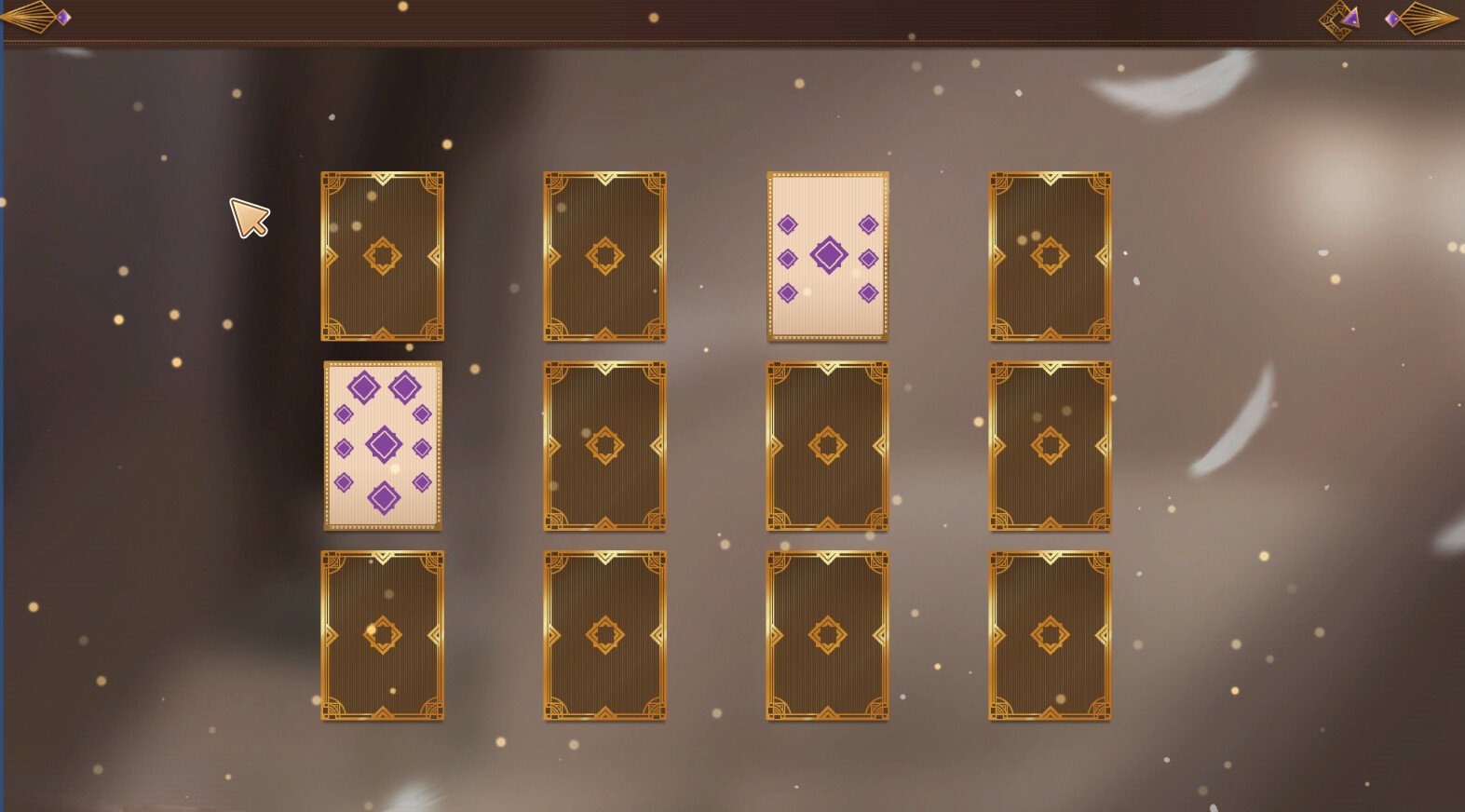
Task: Flip the card left of the revealed top card
Action: click(604, 256)
